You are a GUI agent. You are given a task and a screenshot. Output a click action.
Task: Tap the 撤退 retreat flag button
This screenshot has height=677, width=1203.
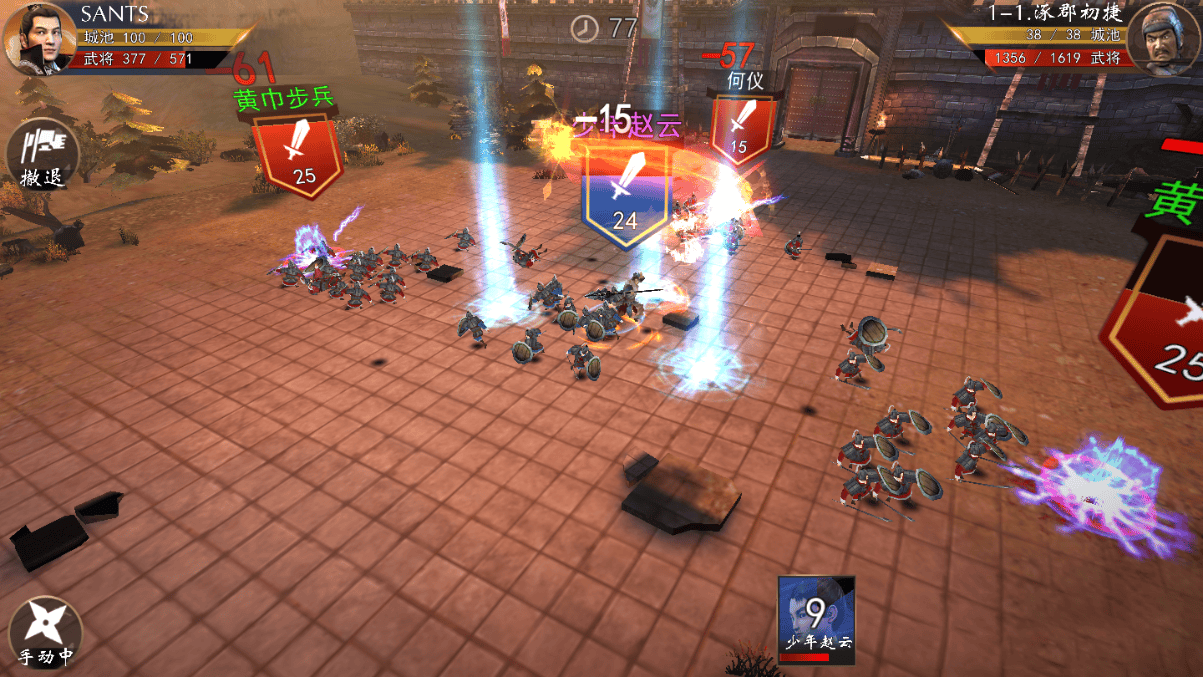pos(42,155)
